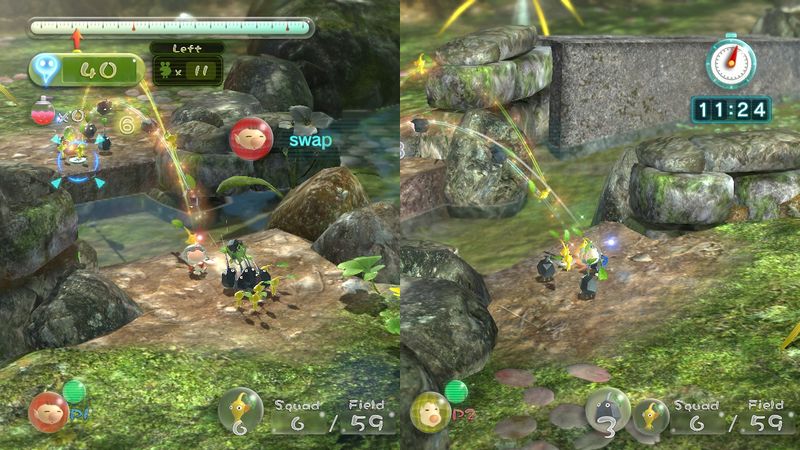The width and height of the screenshot is (800, 450).
Task: Choose the rock Pikmin squad bubble
Action: pyautogui.click(x=608, y=409)
